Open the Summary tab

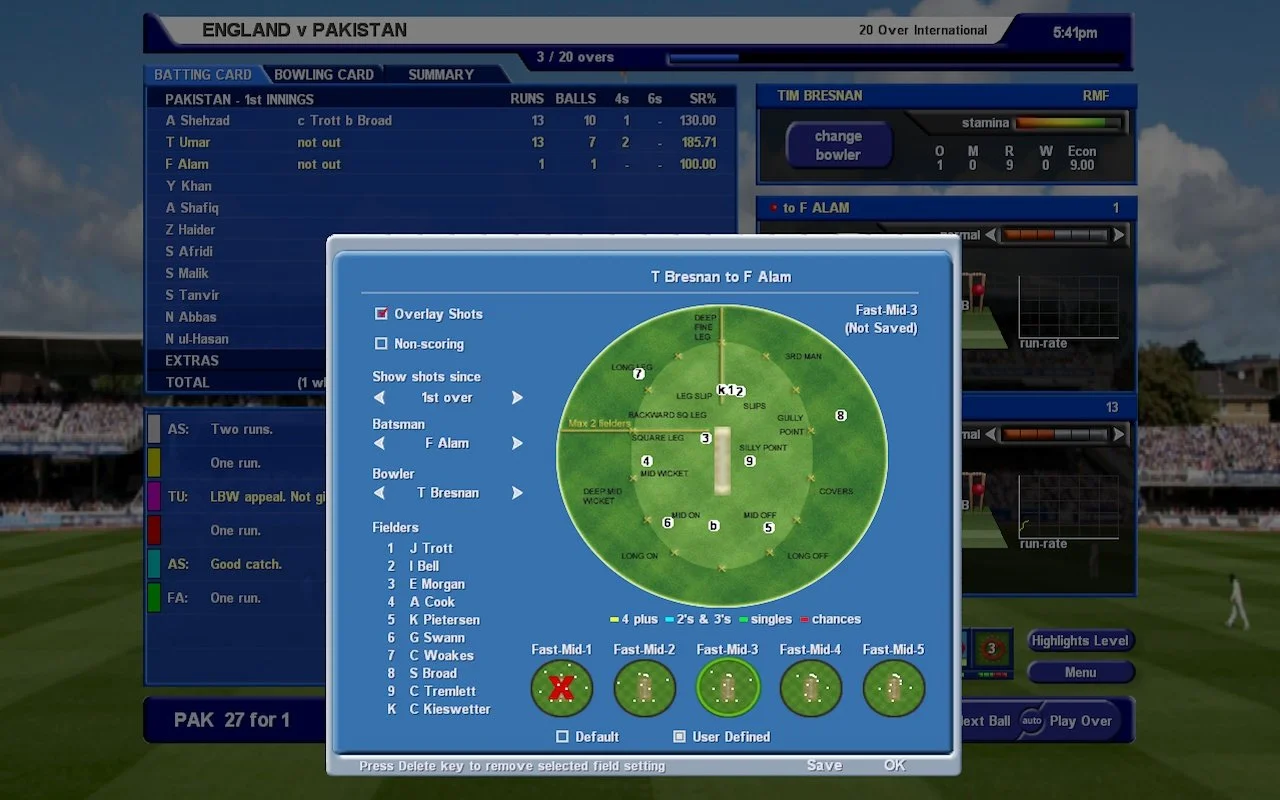[x=440, y=74]
